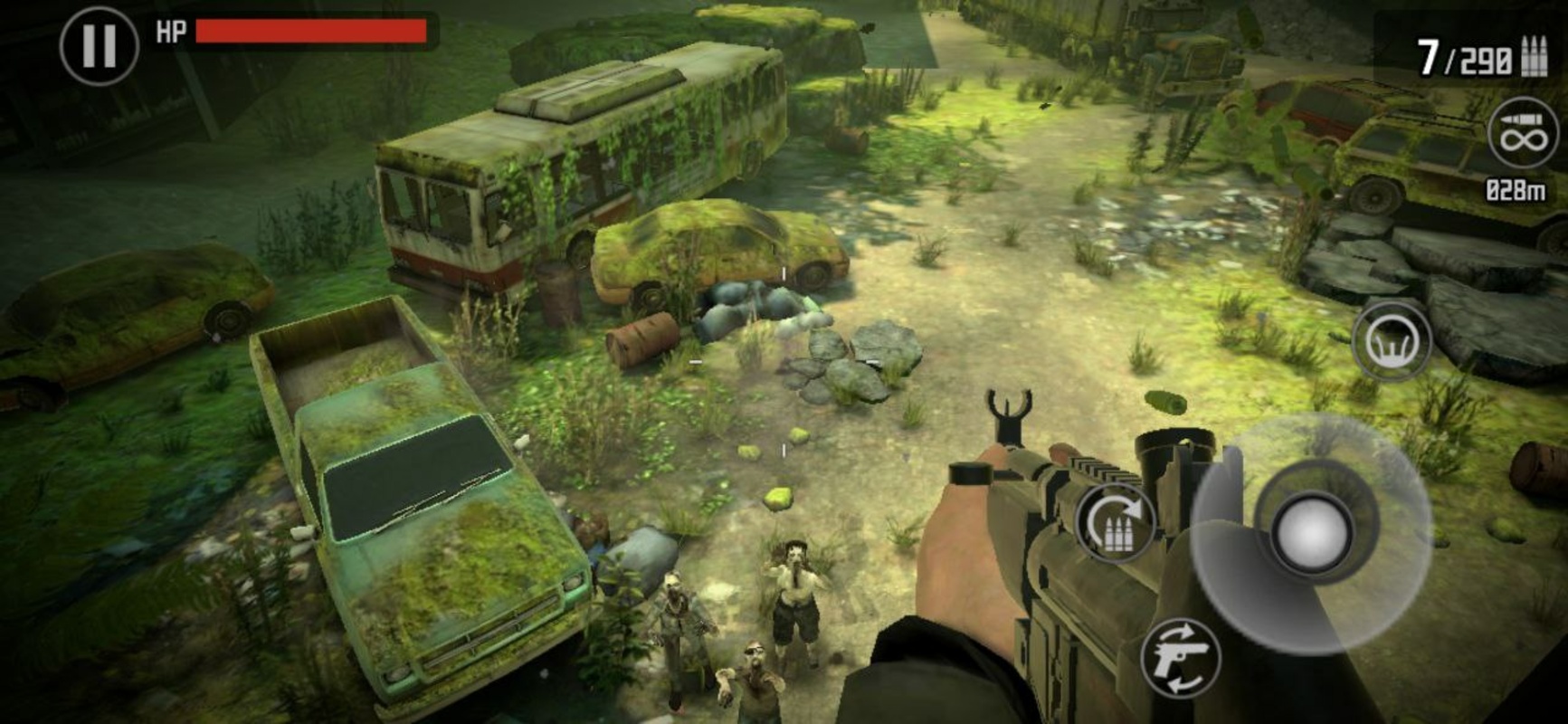This screenshot has width=1568, height=724.
Task: Fire with the round shoot button
Action: pos(1310,534)
